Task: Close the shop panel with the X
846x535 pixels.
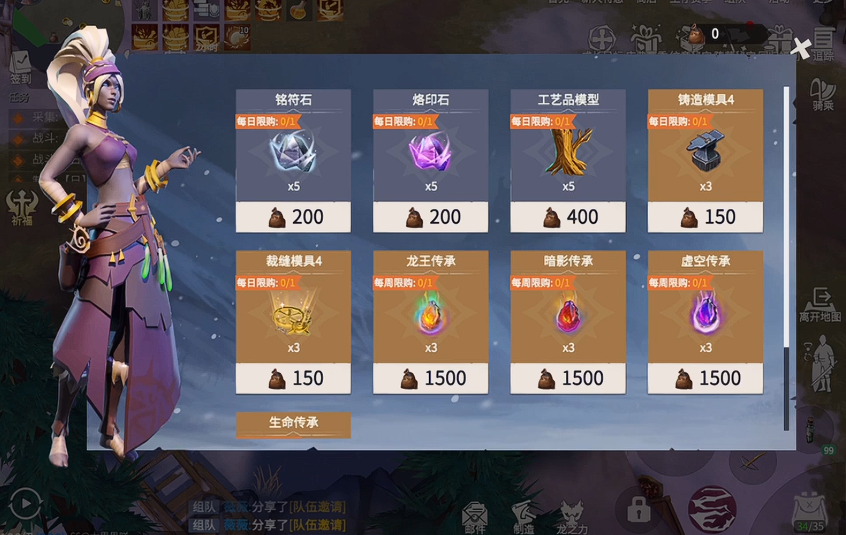Action: pos(800,47)
